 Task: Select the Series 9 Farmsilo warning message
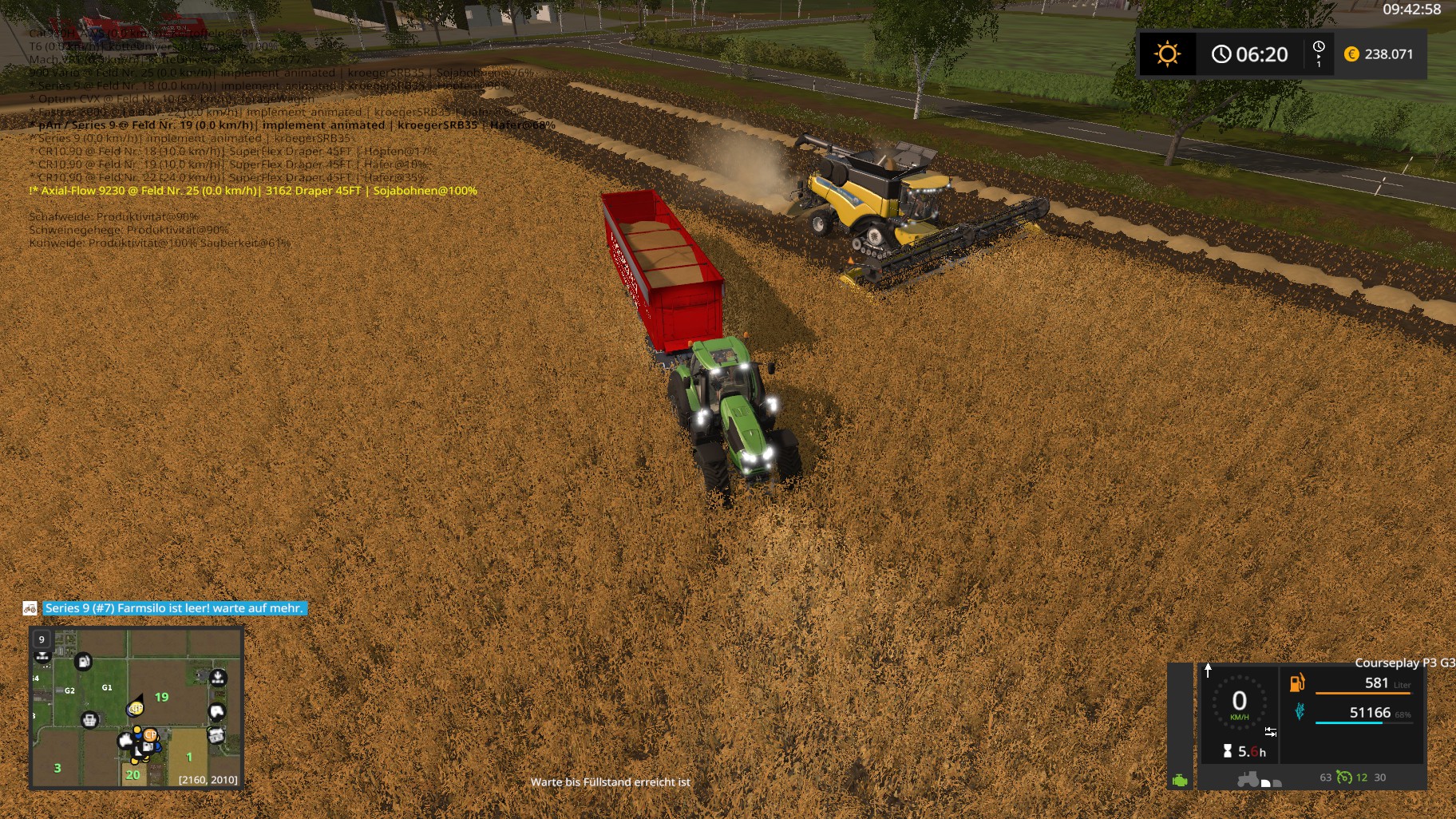pyautogui.click(x=173, y=607)
